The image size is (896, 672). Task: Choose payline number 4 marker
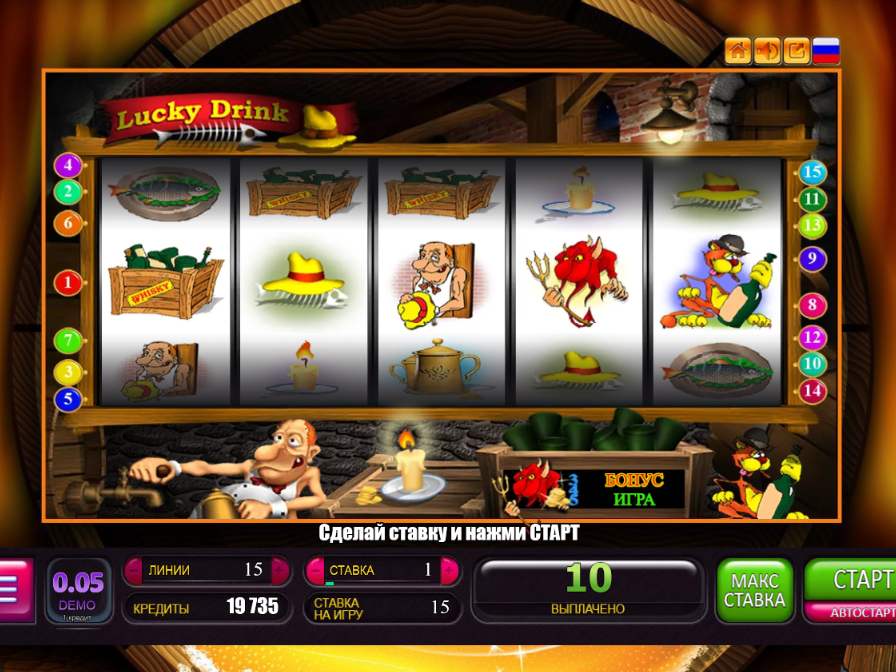[x=67, y=165]
